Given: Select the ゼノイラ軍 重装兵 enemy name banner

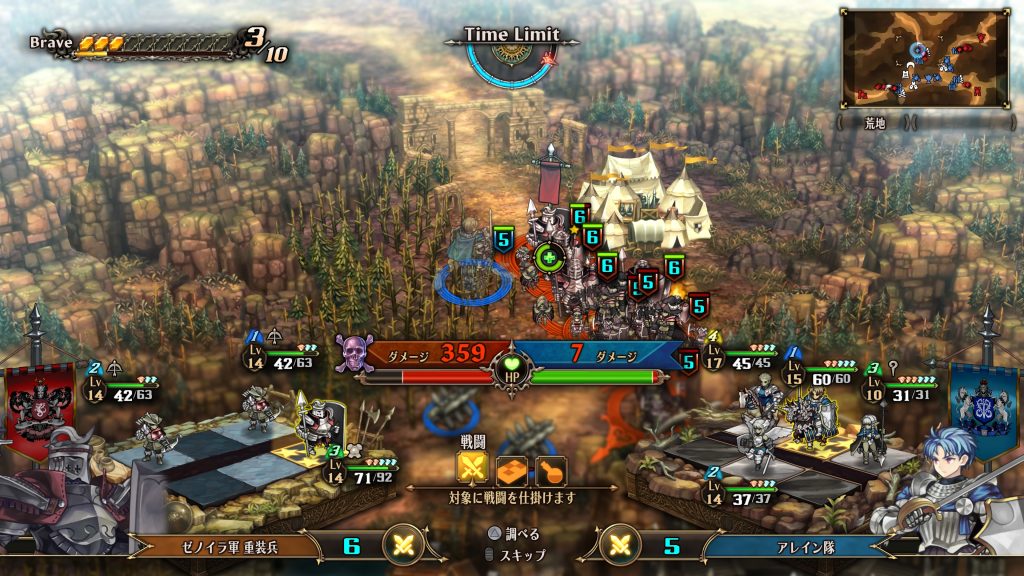Looking at the screenshot, I should (x=225, y=546).
